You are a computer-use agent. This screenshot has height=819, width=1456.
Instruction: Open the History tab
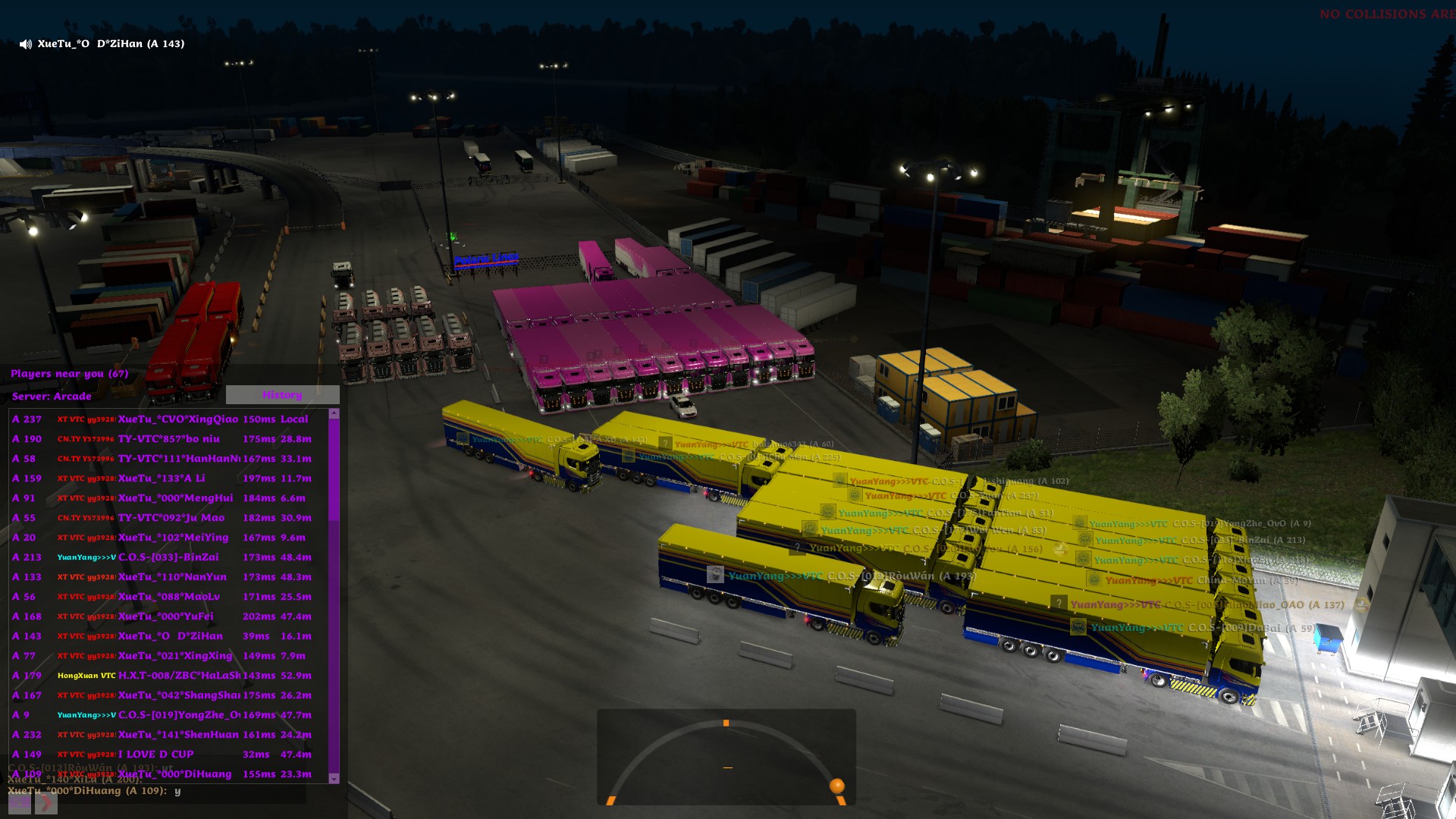tap(282, 395)
